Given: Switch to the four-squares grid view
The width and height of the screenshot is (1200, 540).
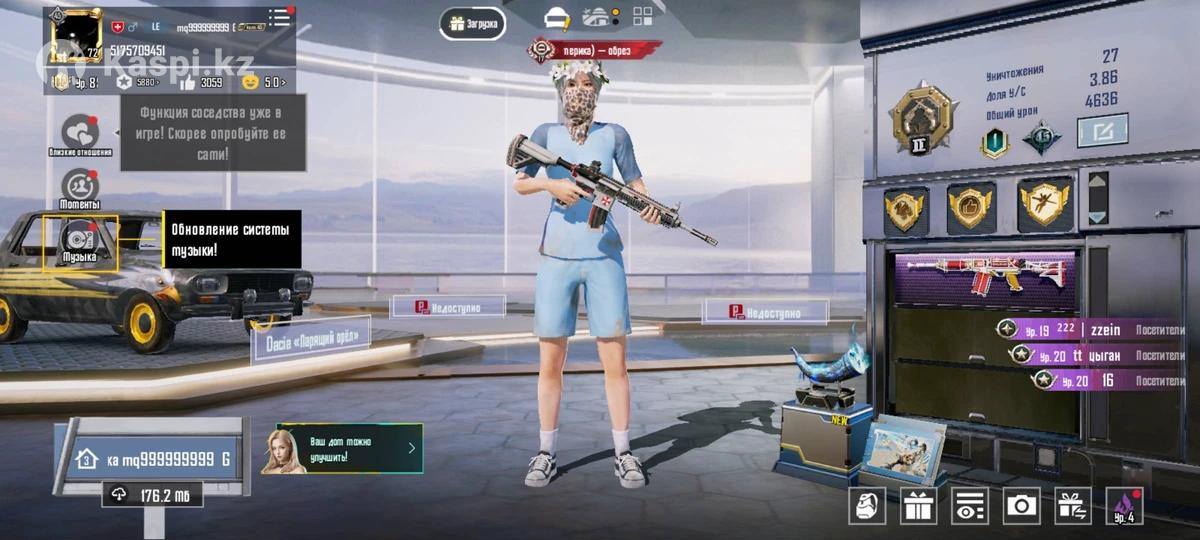Looking at the screenshot, I should (x=642, y=16).
